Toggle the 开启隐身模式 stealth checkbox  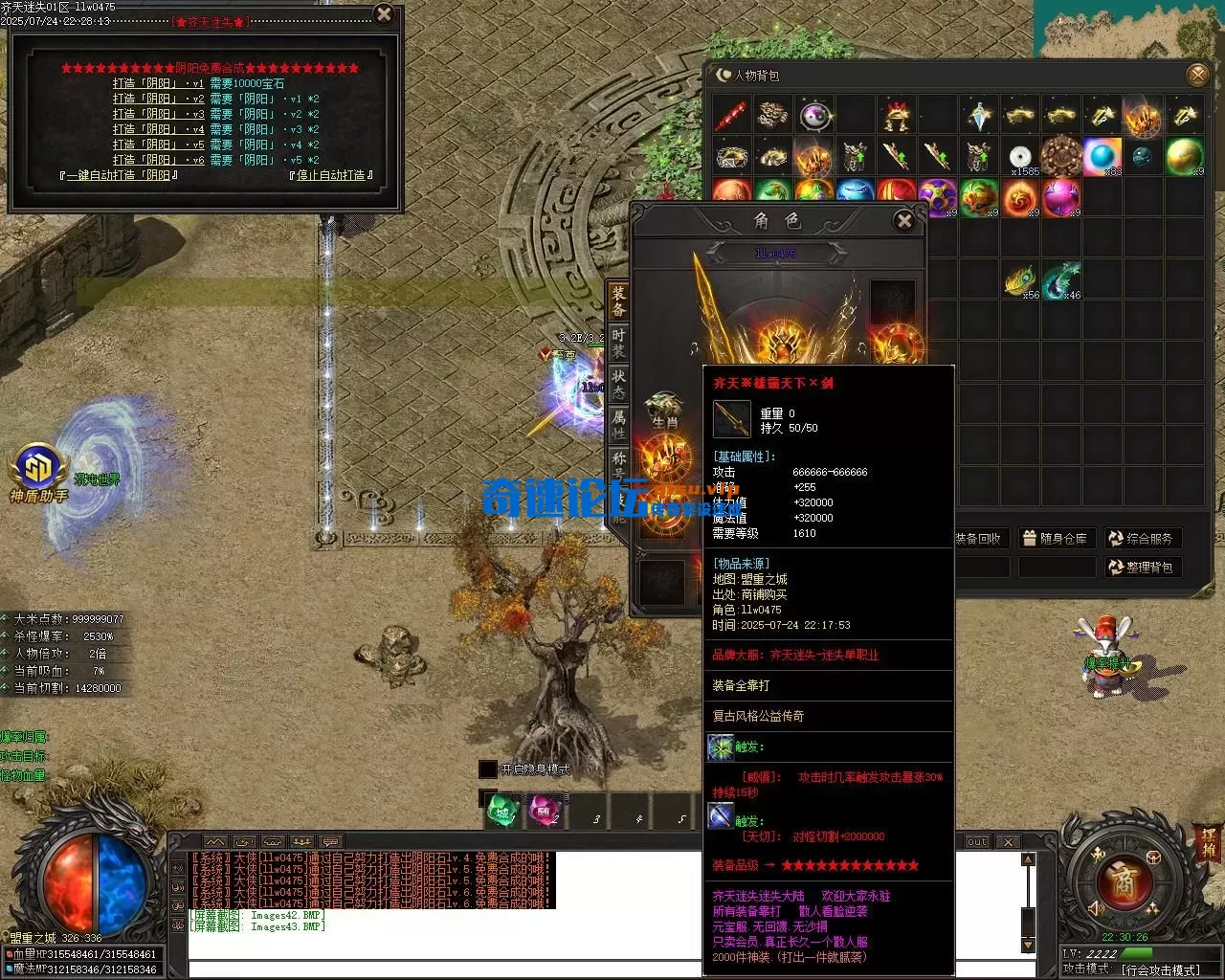pos(488,769)
